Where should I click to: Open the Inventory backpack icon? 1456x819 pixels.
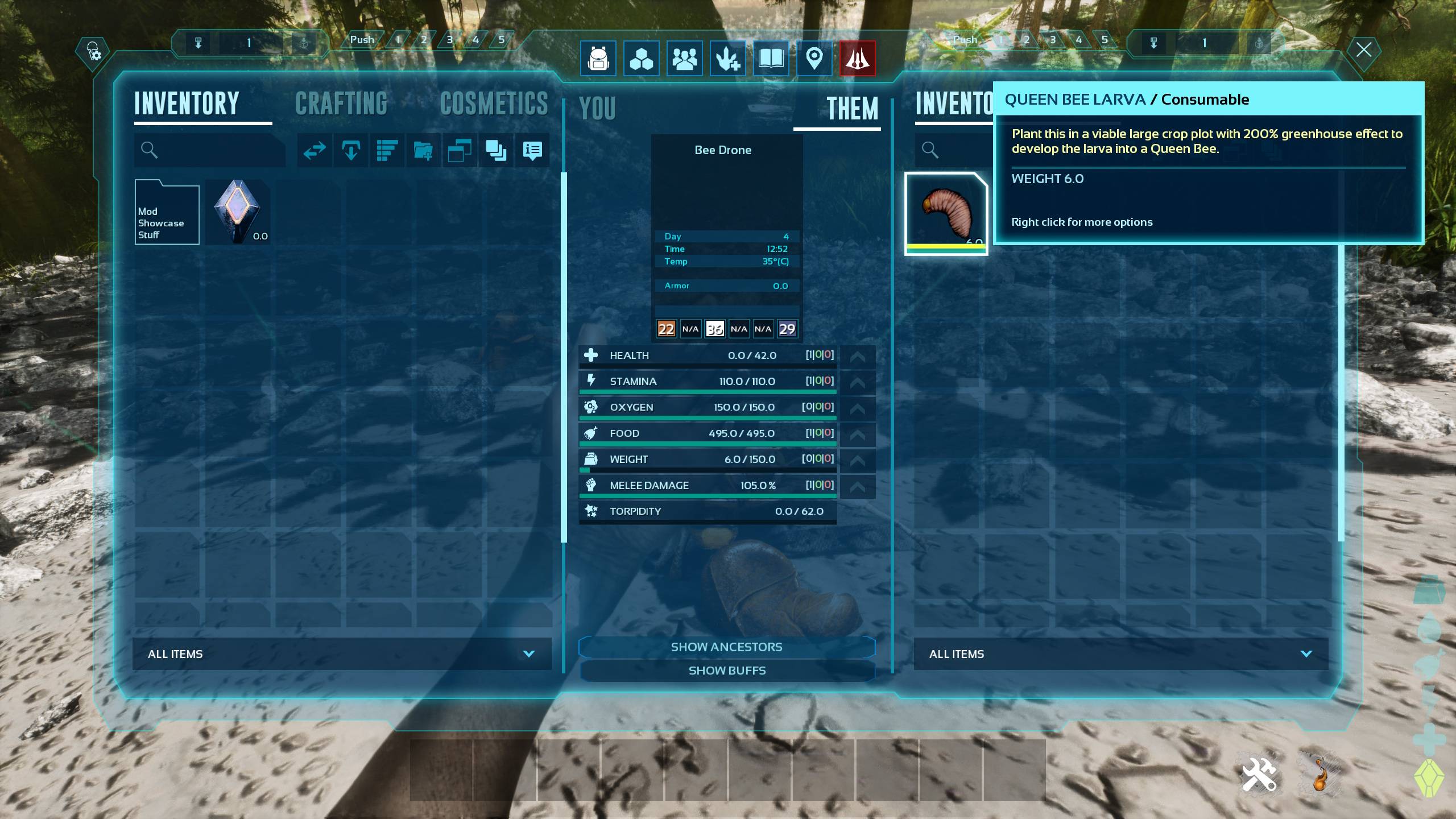tap(597, 59)
